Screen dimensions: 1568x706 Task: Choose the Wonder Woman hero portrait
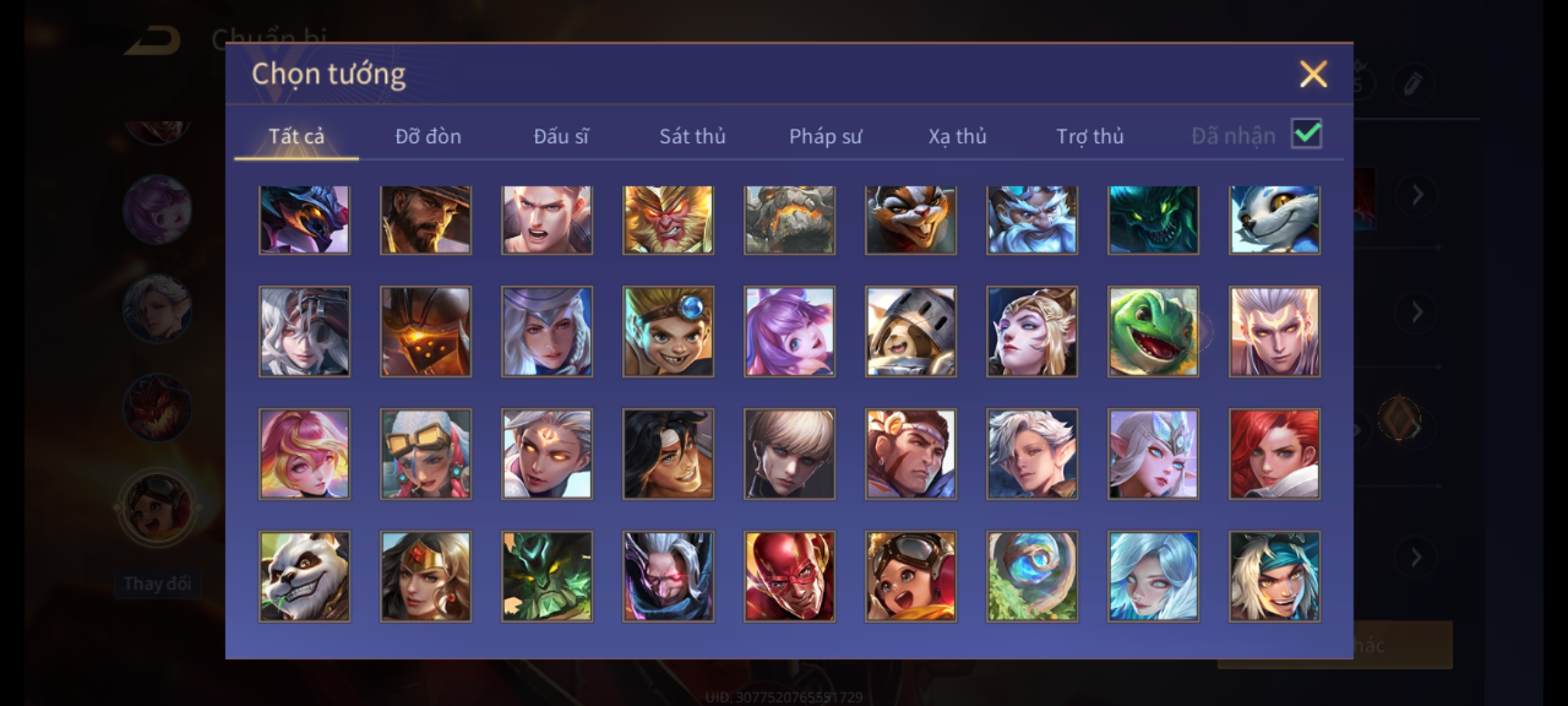(x=425, y=576)
